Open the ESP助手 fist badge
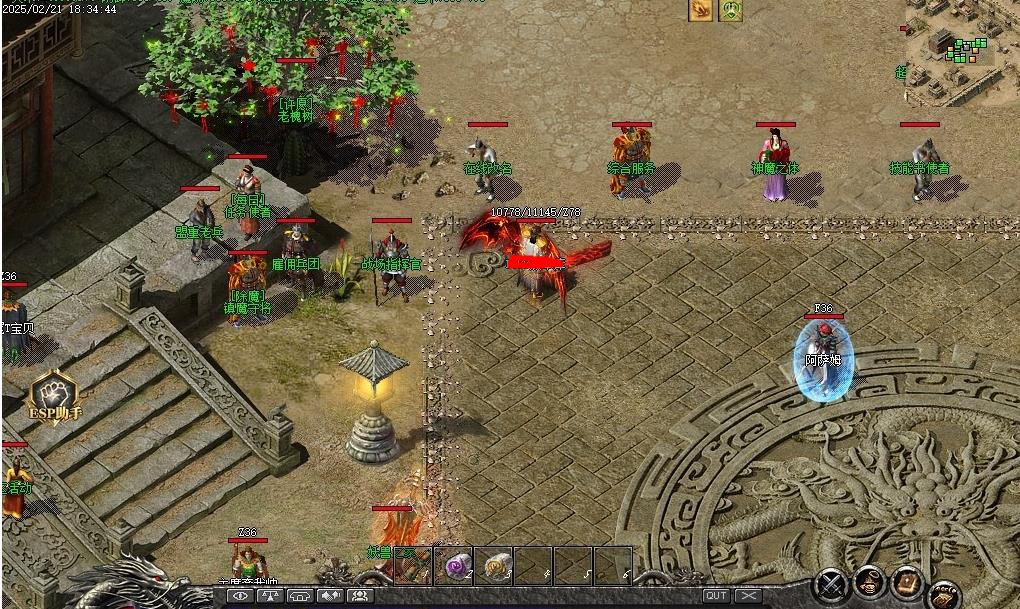1020x609 pixels. point(55,396)
